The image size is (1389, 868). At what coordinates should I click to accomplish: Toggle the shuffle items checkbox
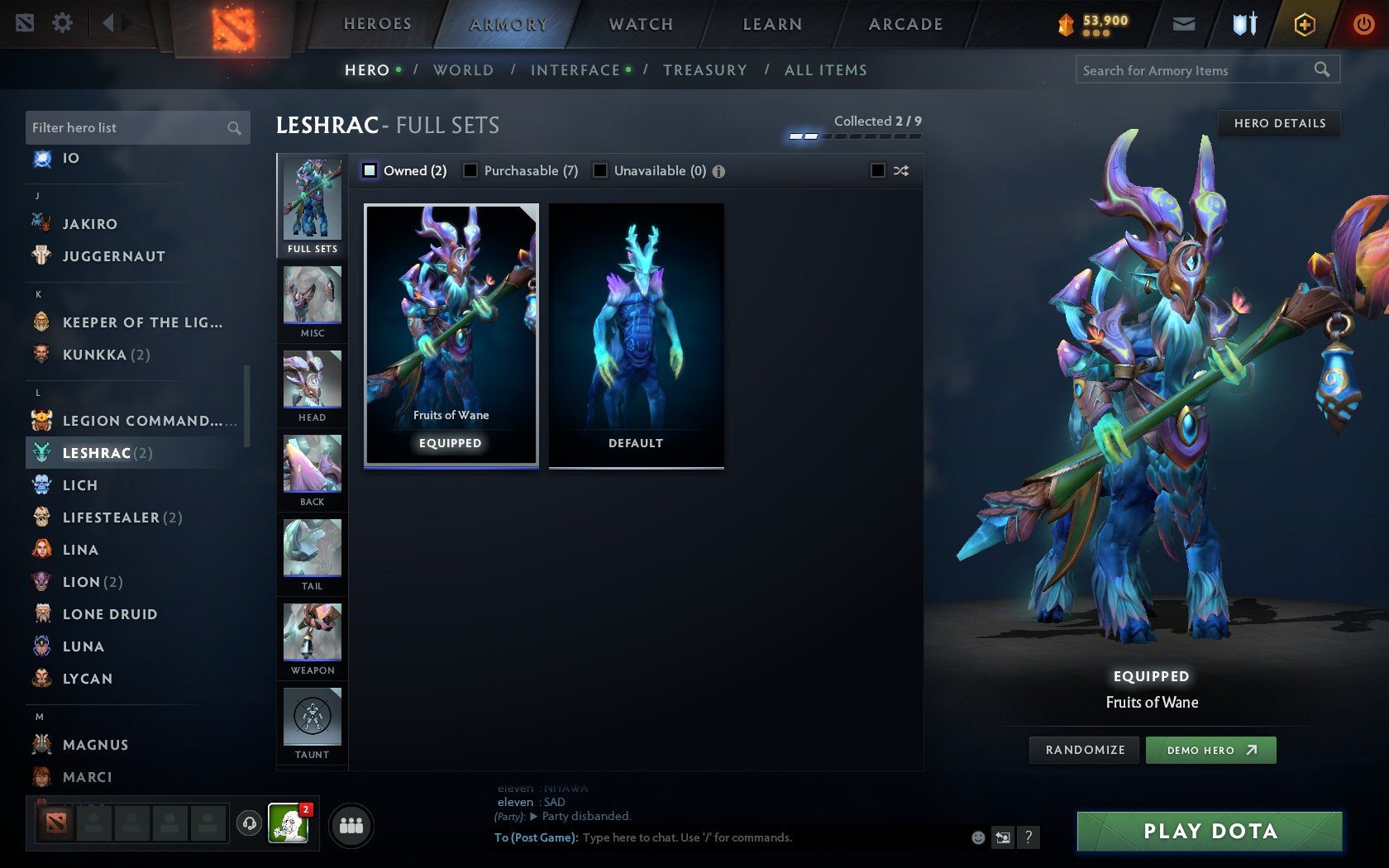coord(877,170)
